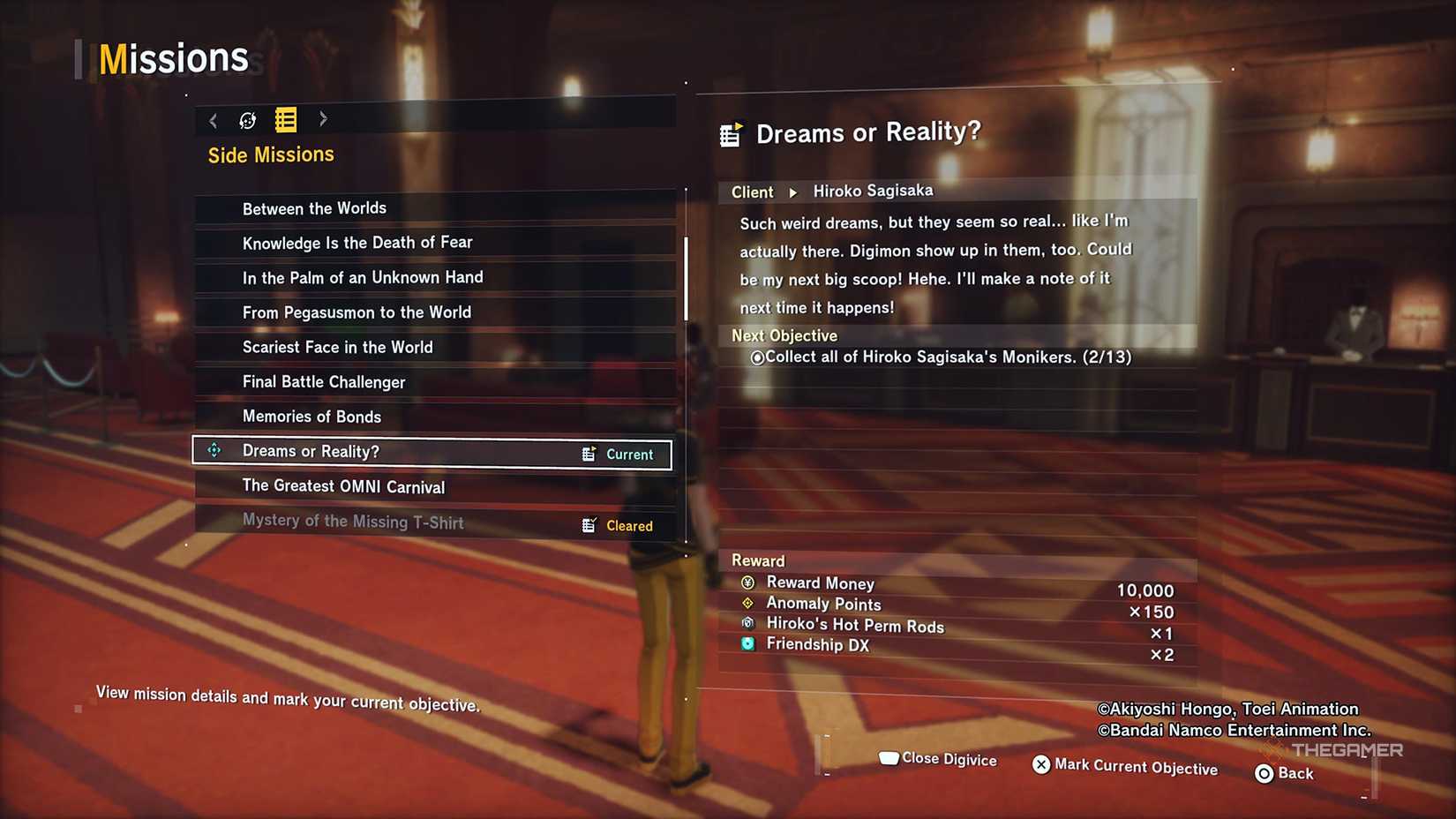The width and height of the screenshot is (1456, 819).
Task: Click the Anomaly Points diamond icon
Action: (x=746, y=604)
